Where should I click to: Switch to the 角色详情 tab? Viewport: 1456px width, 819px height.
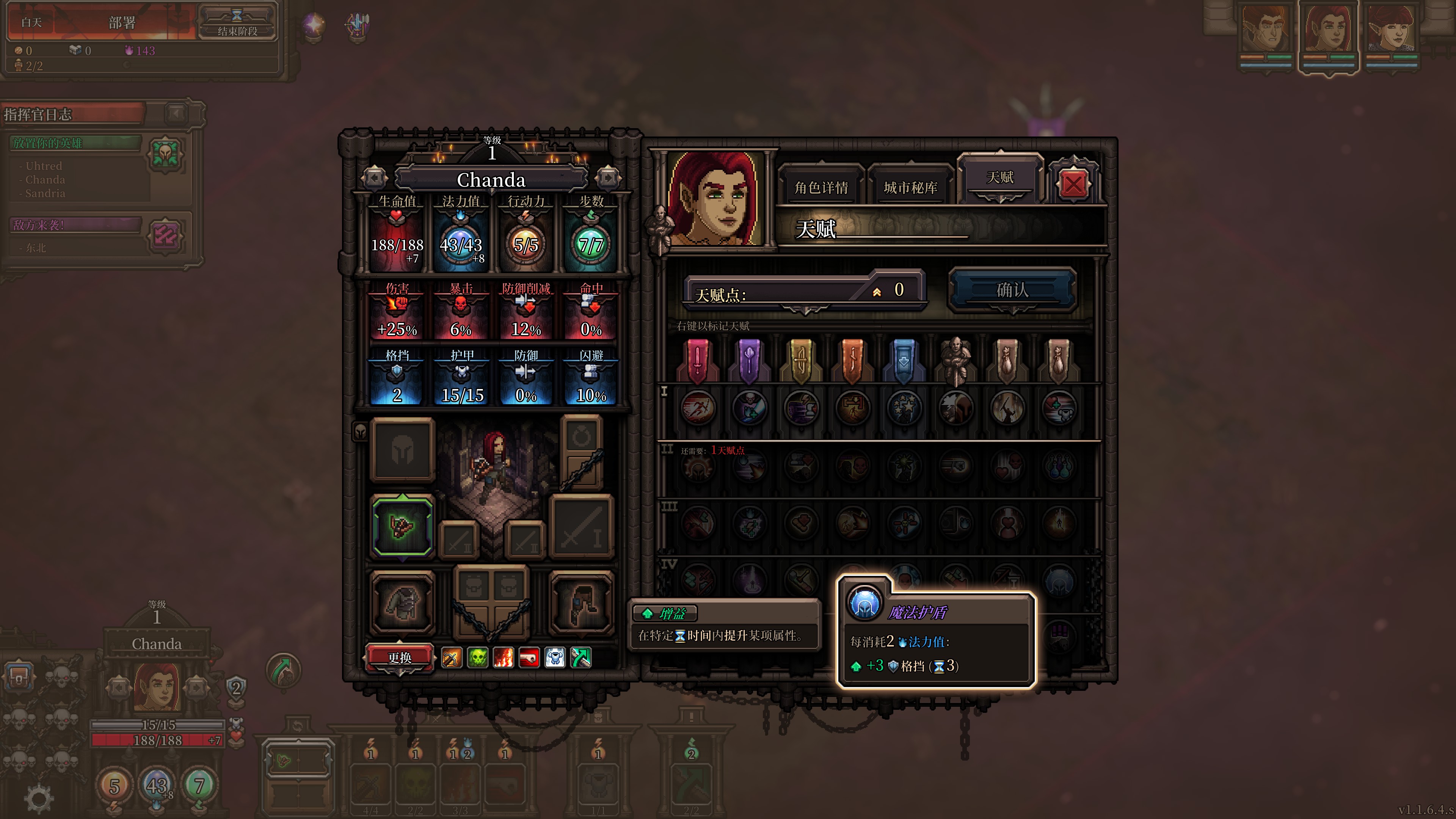click(x=821, y=187)
